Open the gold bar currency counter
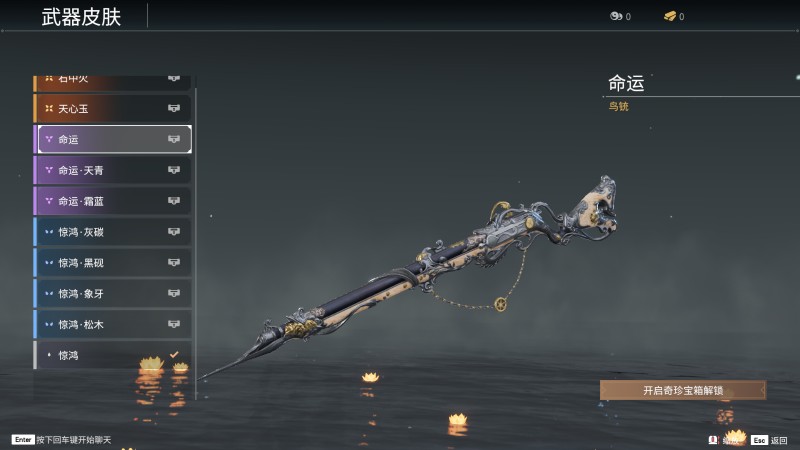The height and width of the screenshot is (450, 800). 673,16
